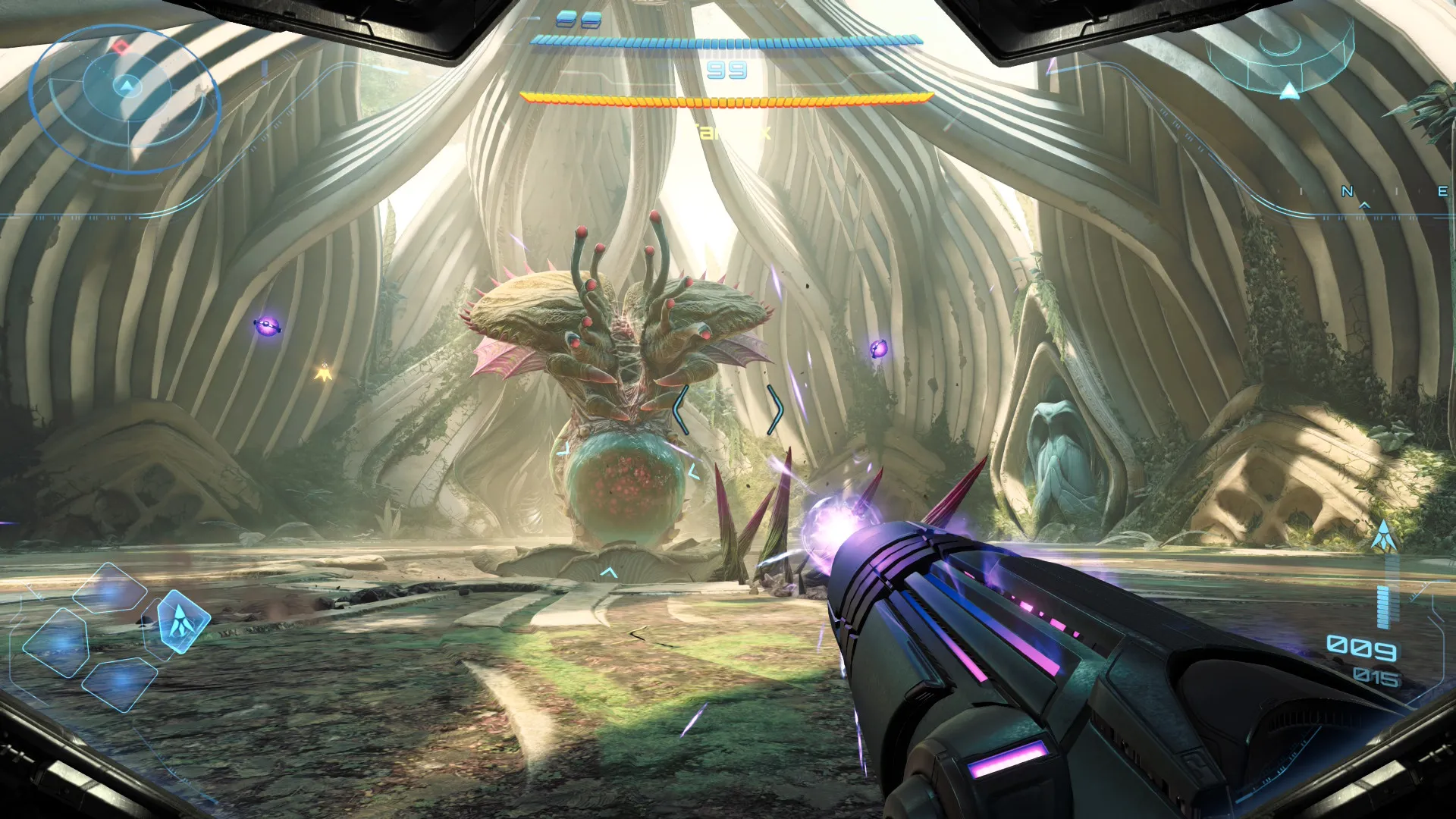
Task: Select the highlighted missile slot in the weapon selector
Action: click(x=182, y=621)
